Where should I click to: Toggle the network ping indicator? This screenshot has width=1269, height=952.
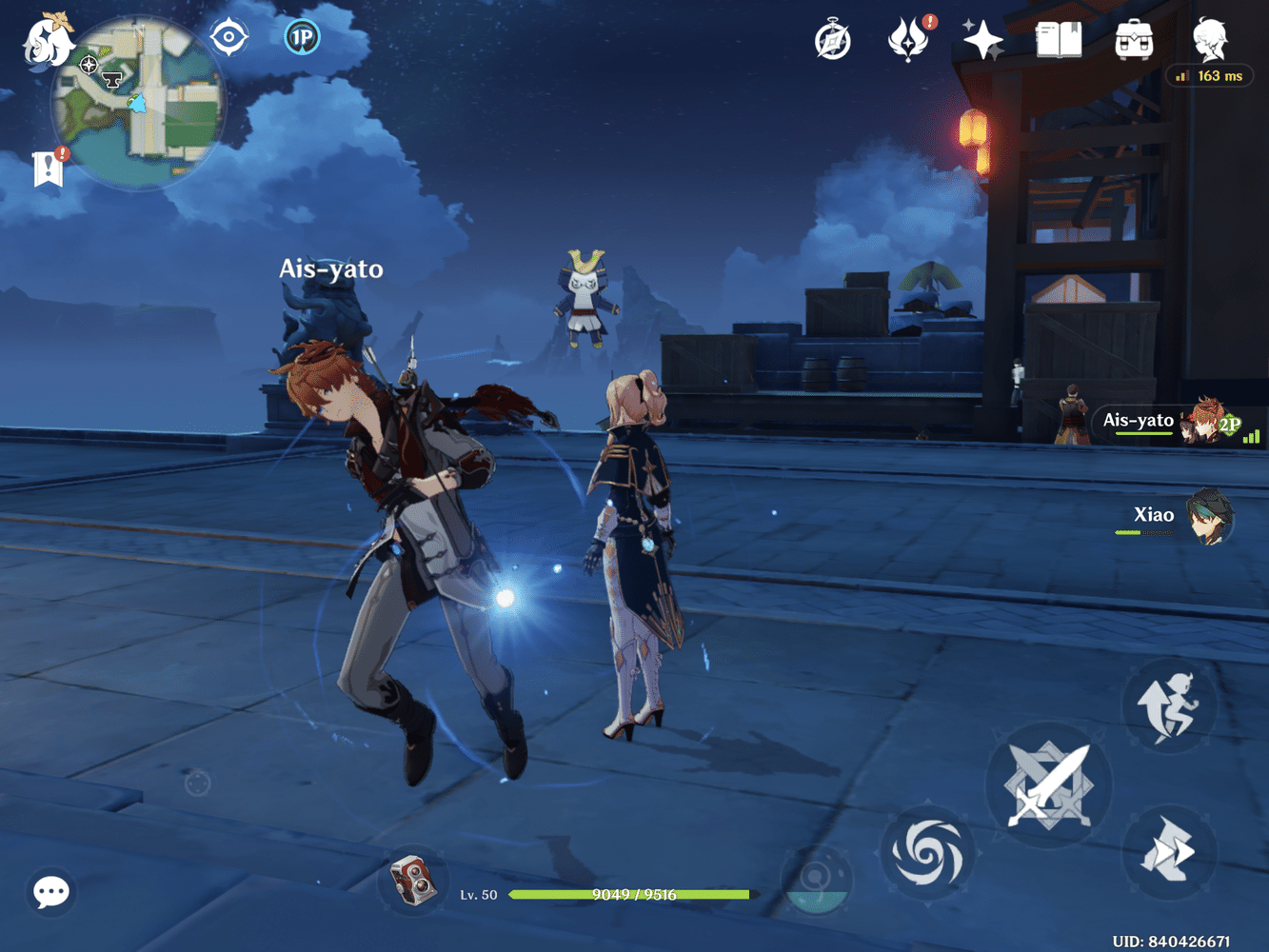[x=1209, y=76]
